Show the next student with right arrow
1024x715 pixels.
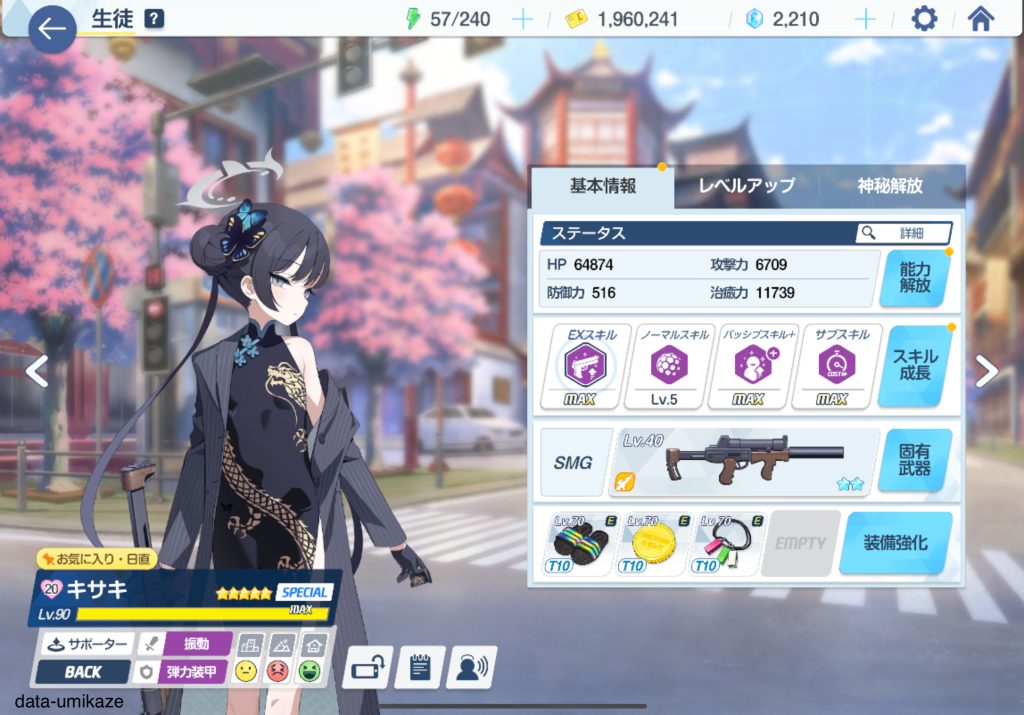(x=987, y=371)
